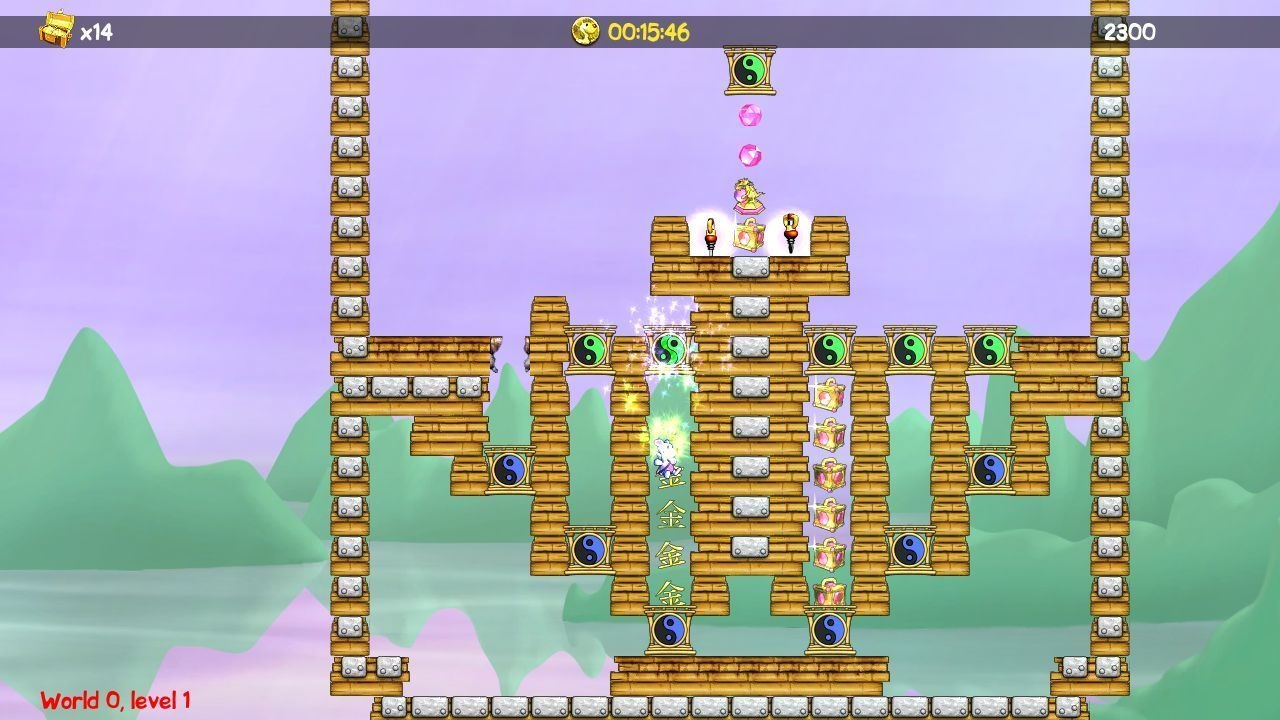Image resolution: width=1280 pixels, height=720 pixels.
Task: Click the white unicorn character
Action: click(x=663, y=456)
